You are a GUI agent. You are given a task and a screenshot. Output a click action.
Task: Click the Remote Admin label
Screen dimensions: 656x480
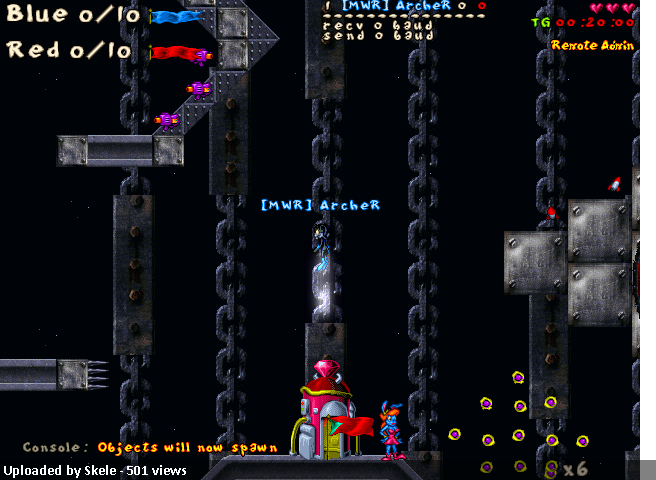coord(592,45)
